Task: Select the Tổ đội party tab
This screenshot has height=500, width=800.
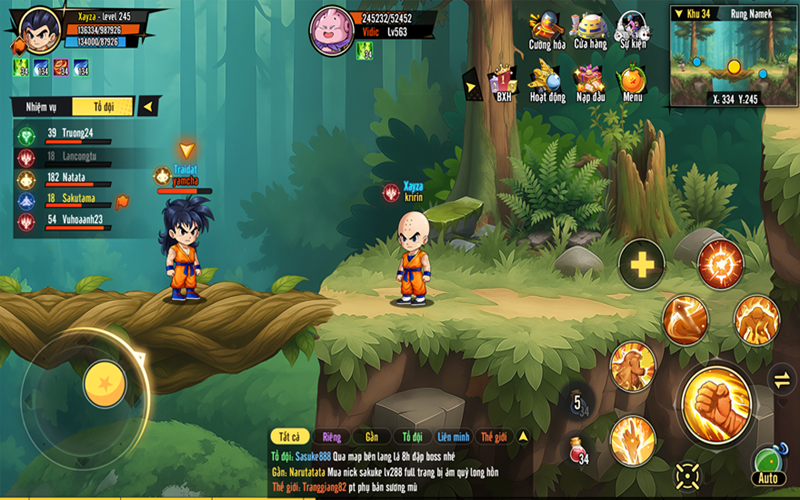Action: pyautogui.click(x=103, y=106)
